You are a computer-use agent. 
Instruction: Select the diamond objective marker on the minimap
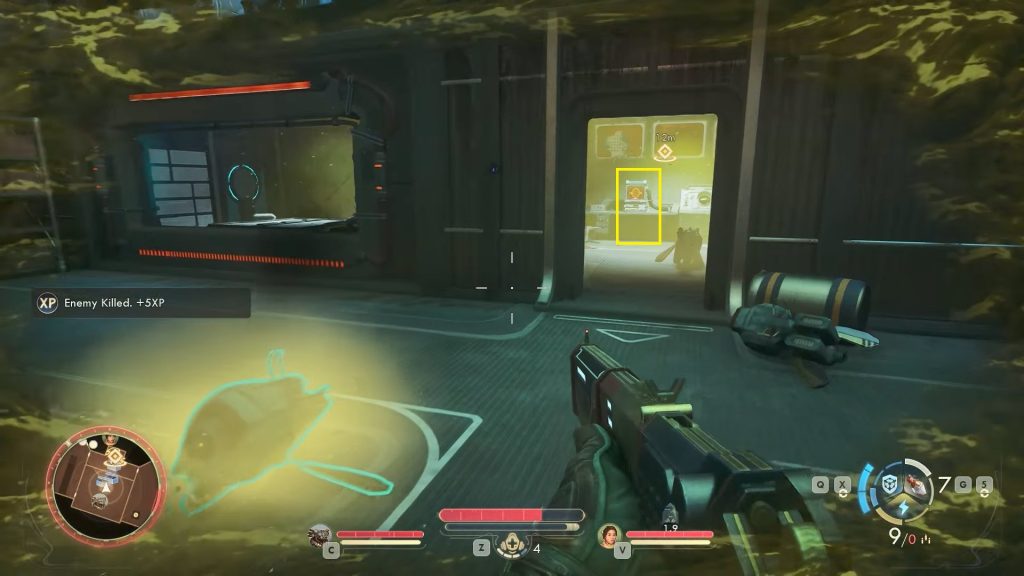(116, 455)
